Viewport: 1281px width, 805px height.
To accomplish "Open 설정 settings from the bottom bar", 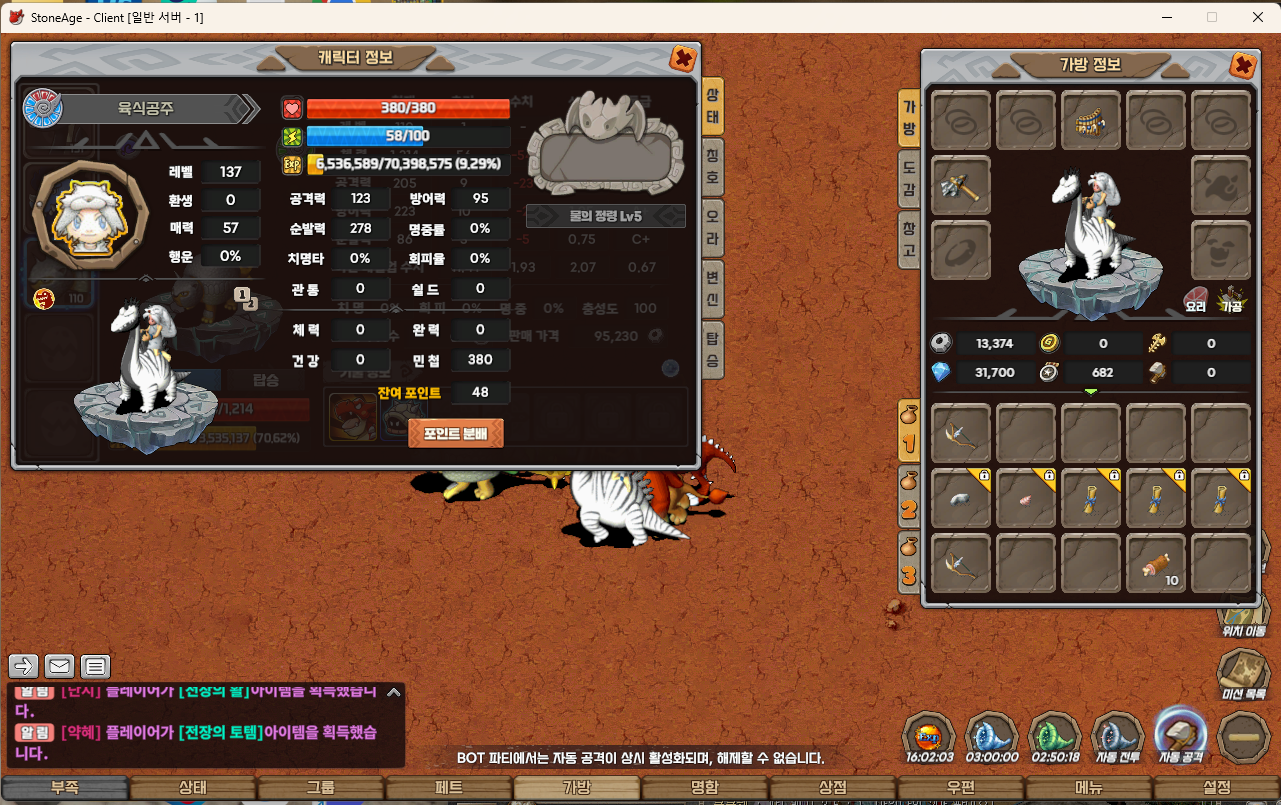I will pyautogui.click(x=1217, y=788).
